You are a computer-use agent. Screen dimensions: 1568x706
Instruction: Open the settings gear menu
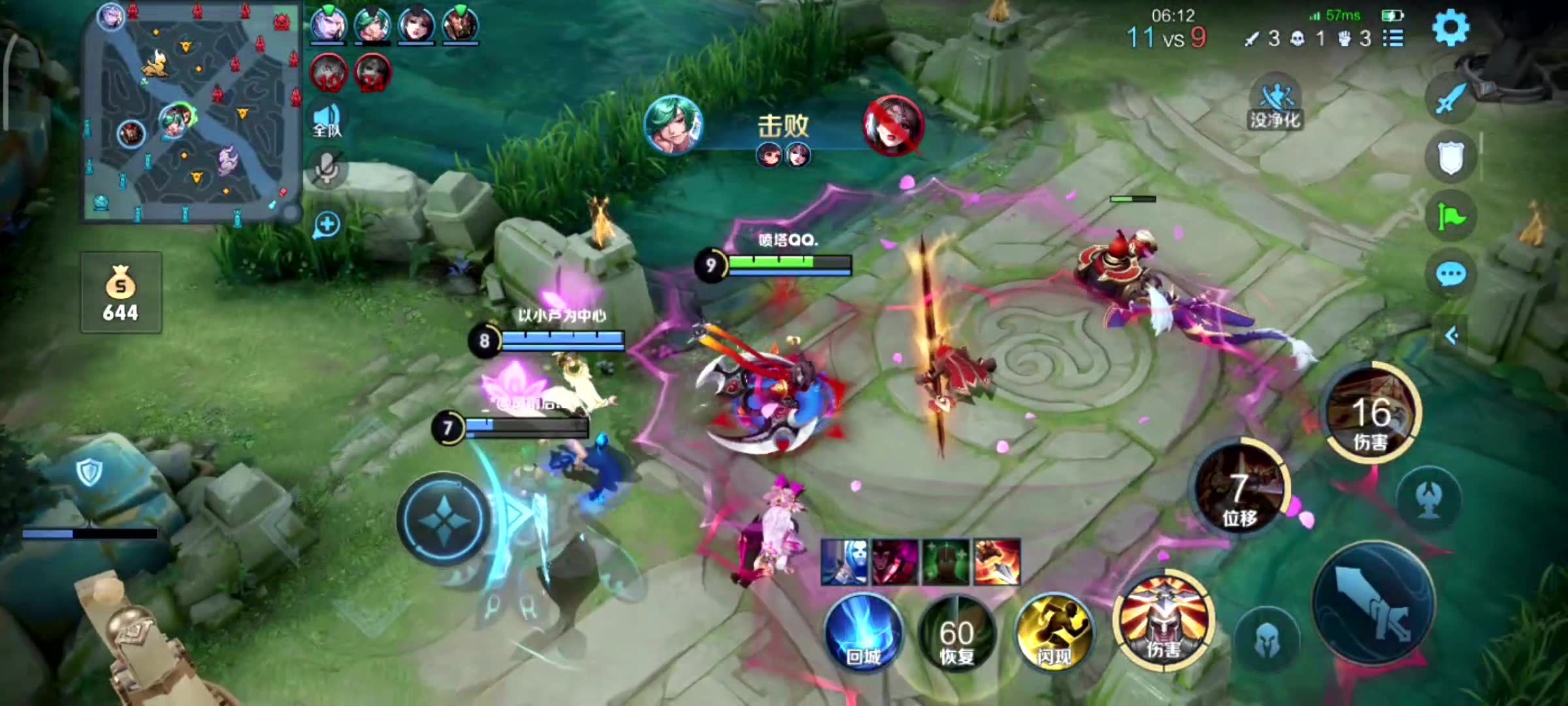(x=1450, y=28)
